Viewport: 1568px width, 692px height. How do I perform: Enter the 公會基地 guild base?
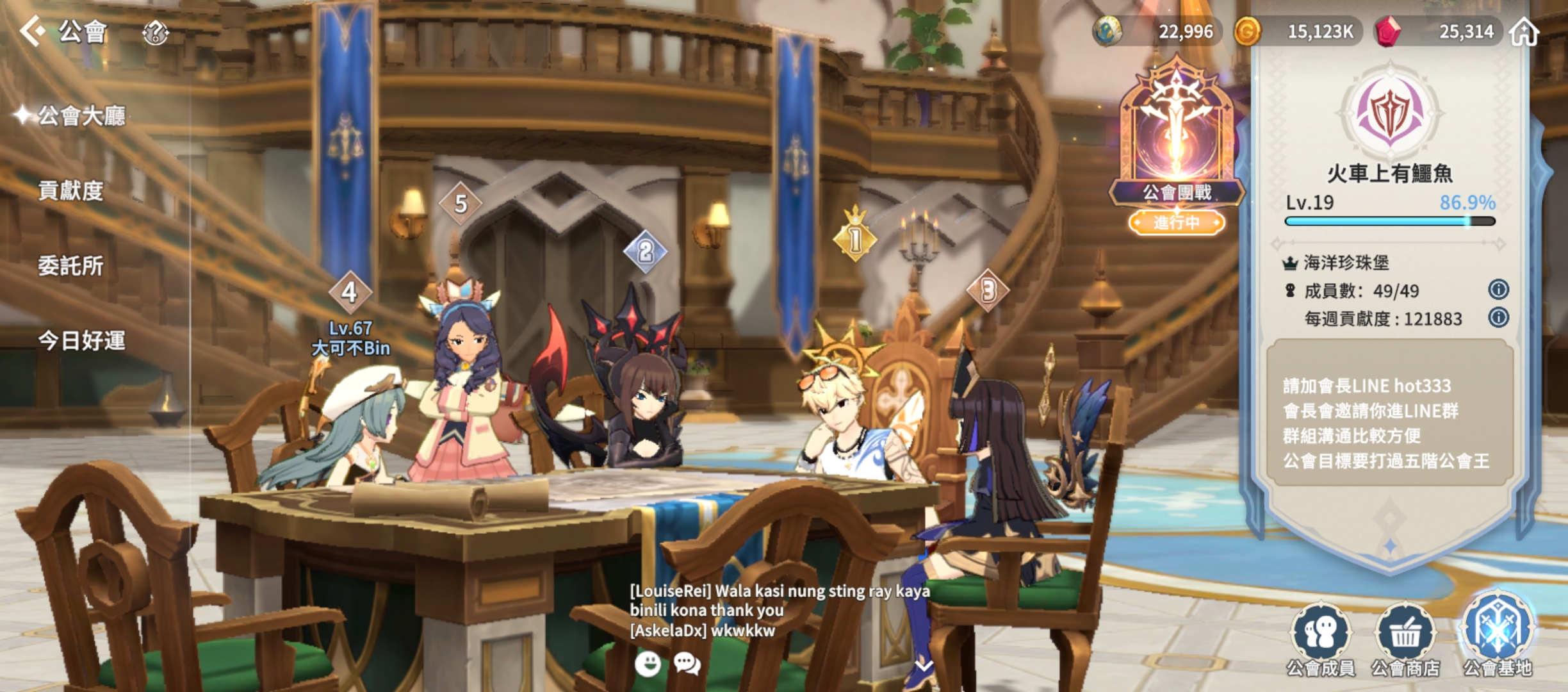(1498, 634)
